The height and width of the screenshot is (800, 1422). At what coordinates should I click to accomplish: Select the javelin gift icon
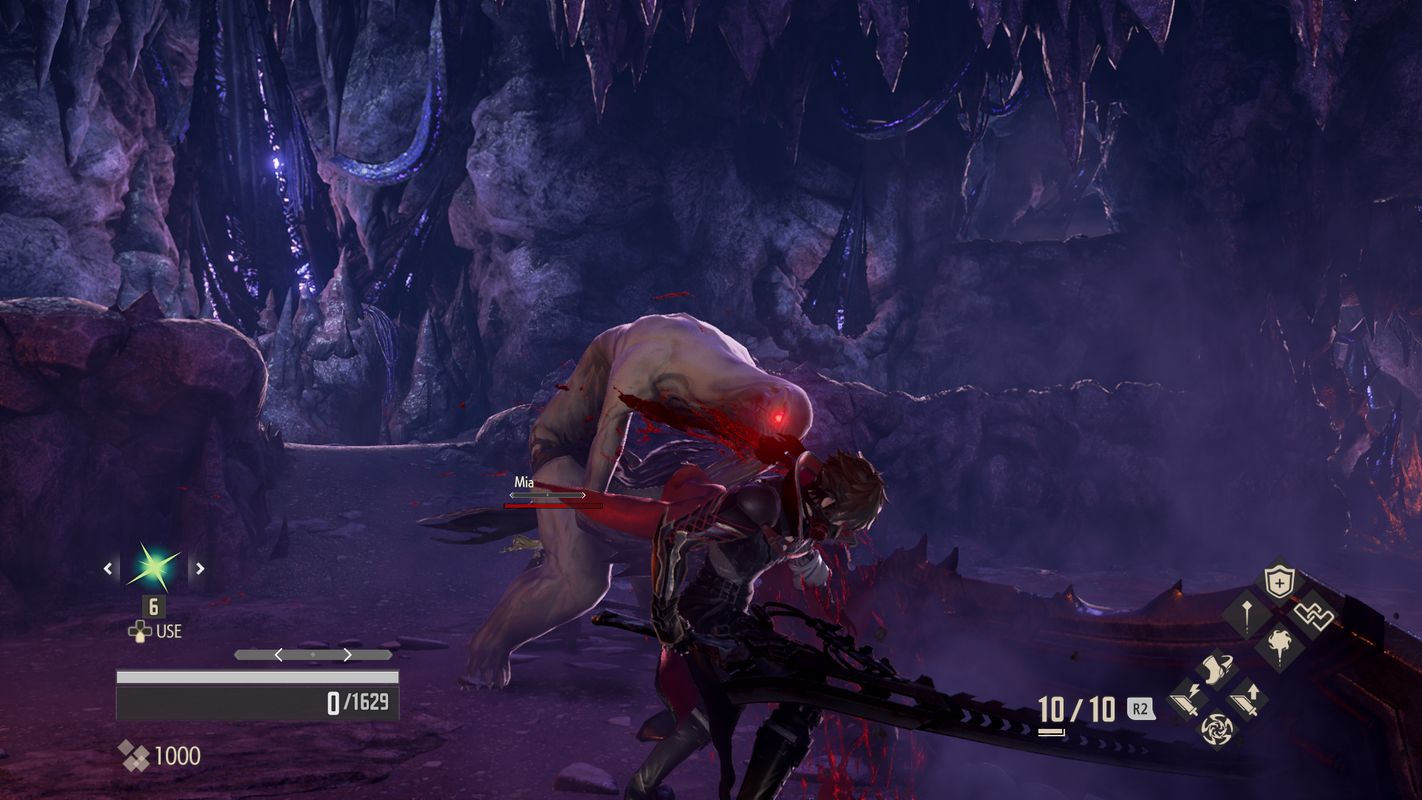(x=1246, y=615)
